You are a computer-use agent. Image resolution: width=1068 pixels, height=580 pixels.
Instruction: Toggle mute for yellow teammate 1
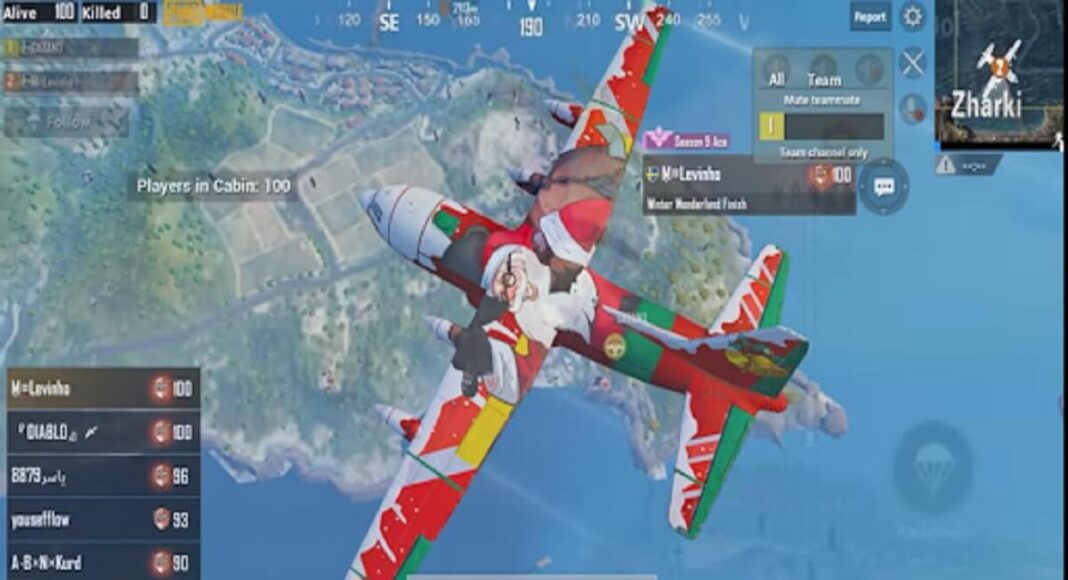point(770,126)
